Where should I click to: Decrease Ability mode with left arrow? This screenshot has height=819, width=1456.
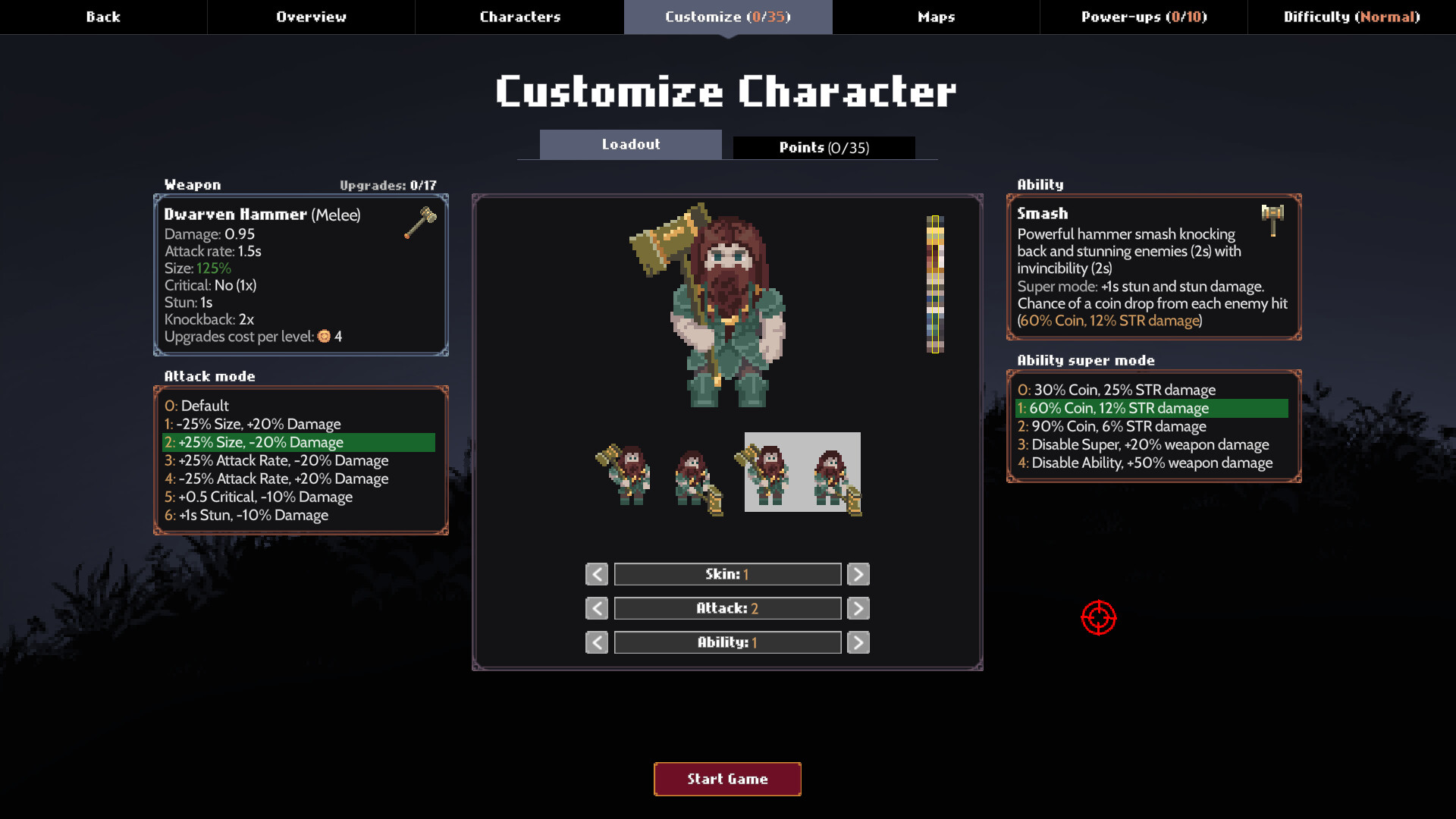pos(597,642)
